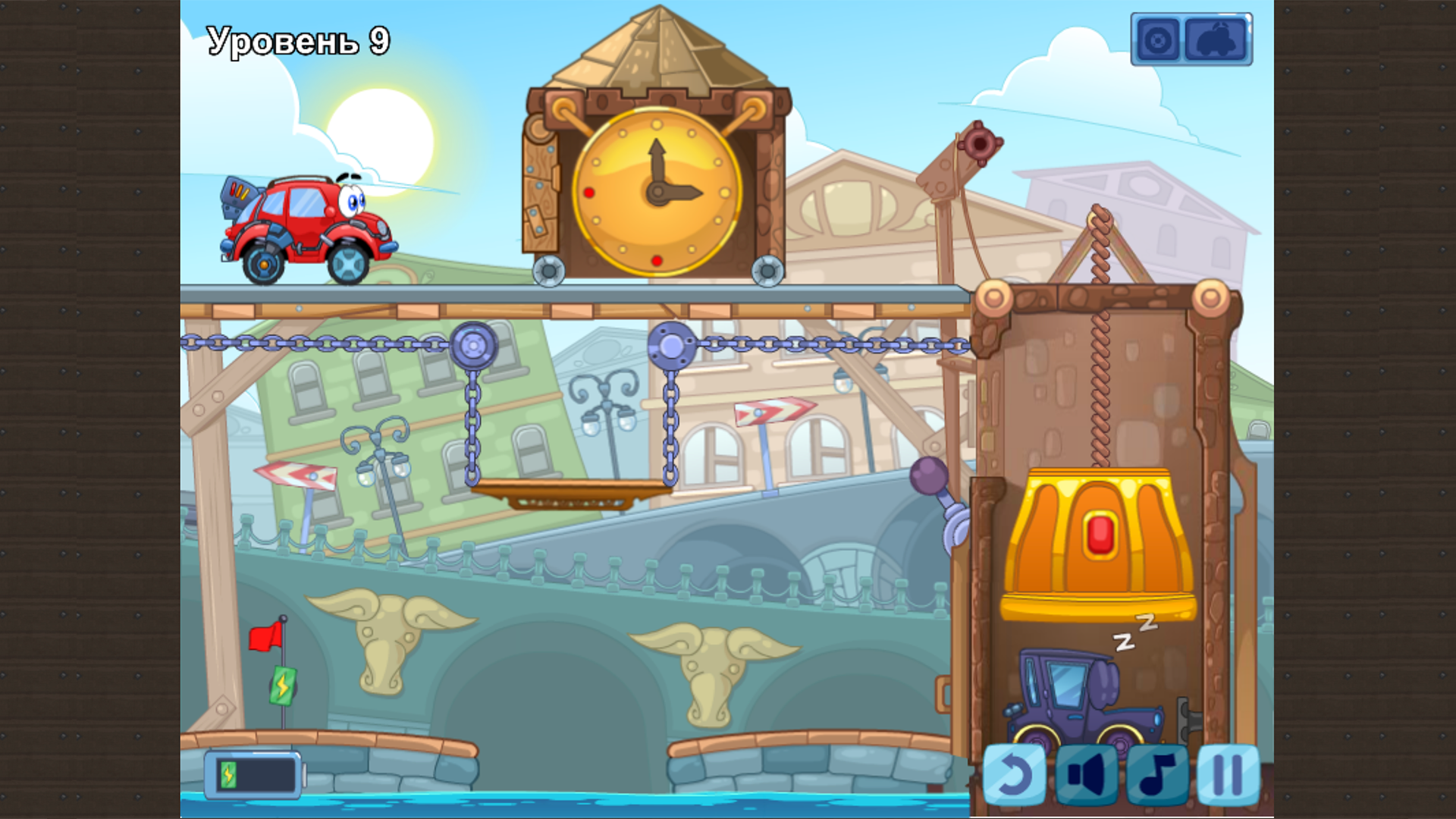Viewport: 1456px width, 819px height.
Task: Click the Уровень 9 level label
Action: pyautogui.click(x=296, y=40)
